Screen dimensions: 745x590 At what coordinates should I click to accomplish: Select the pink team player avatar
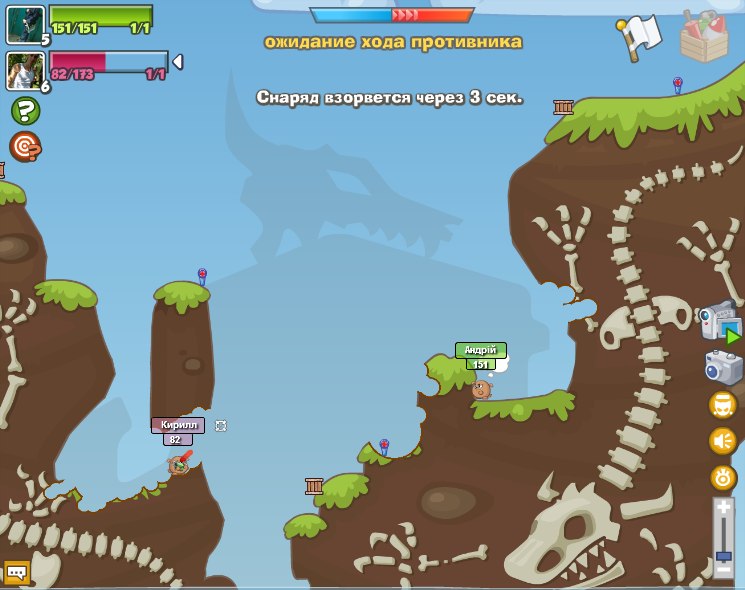(x=23, y=71)
